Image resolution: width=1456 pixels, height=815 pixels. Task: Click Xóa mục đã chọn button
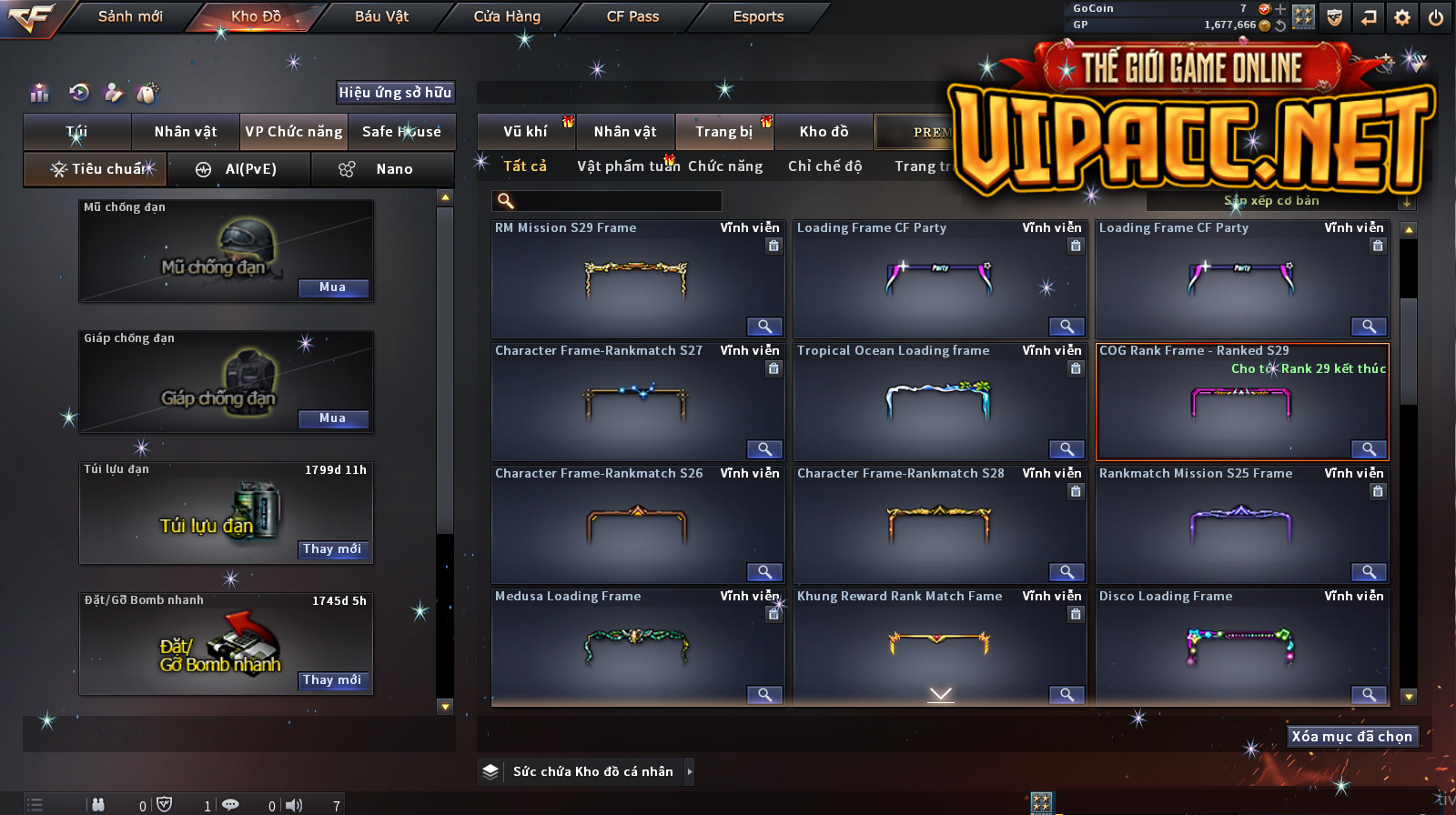coord(1351,737)
